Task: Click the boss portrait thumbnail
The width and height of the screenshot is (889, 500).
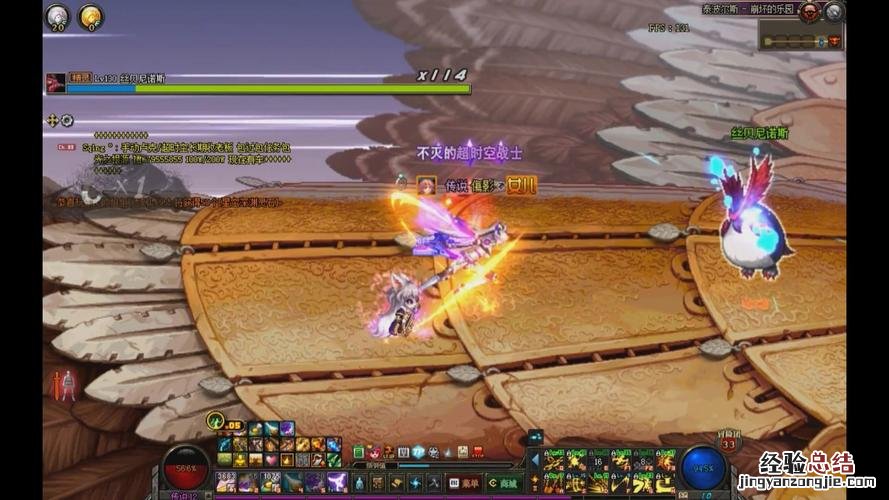Action: pos(56,82)
